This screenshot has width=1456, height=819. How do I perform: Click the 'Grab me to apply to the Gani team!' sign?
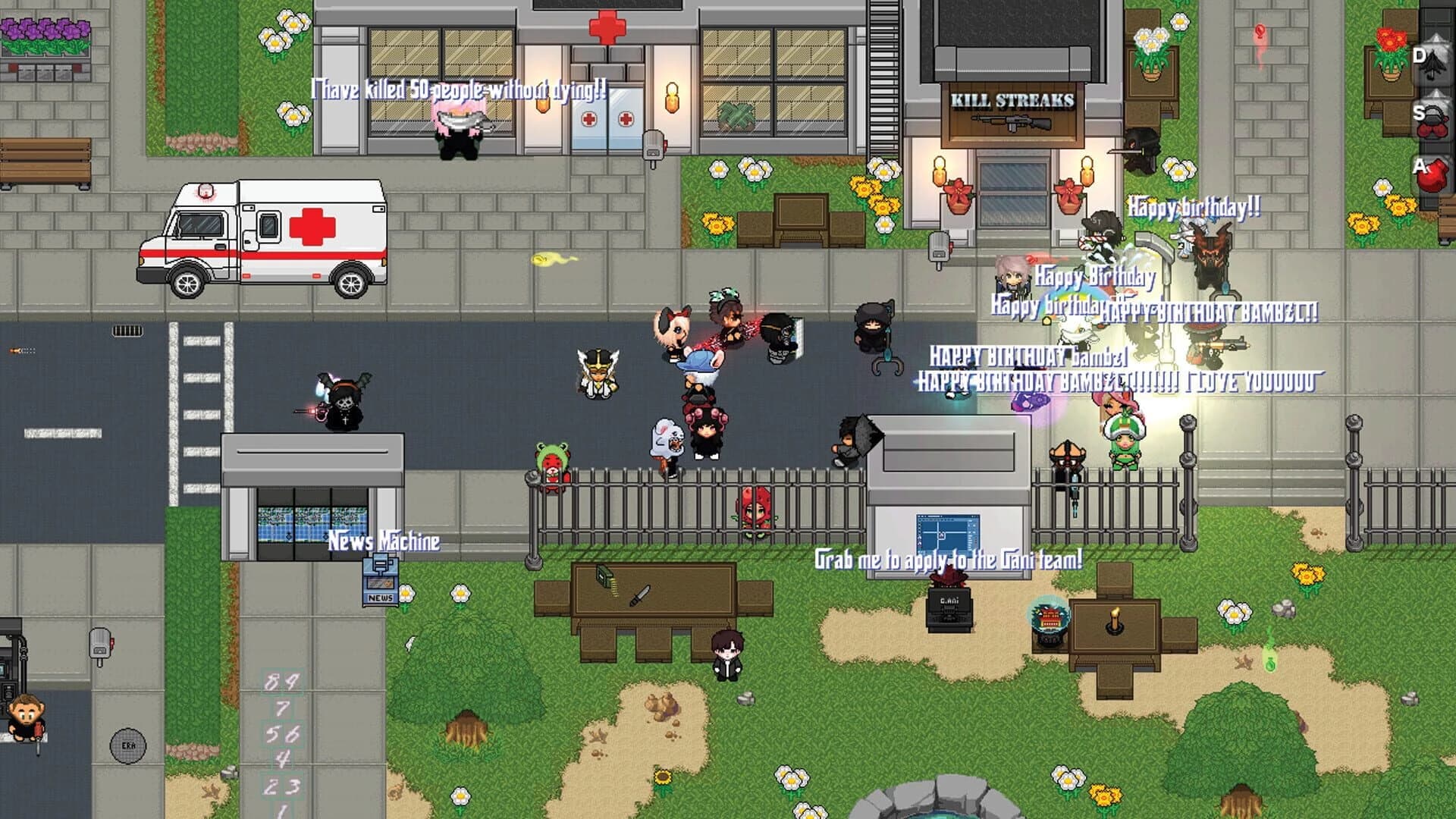(948, 561)
